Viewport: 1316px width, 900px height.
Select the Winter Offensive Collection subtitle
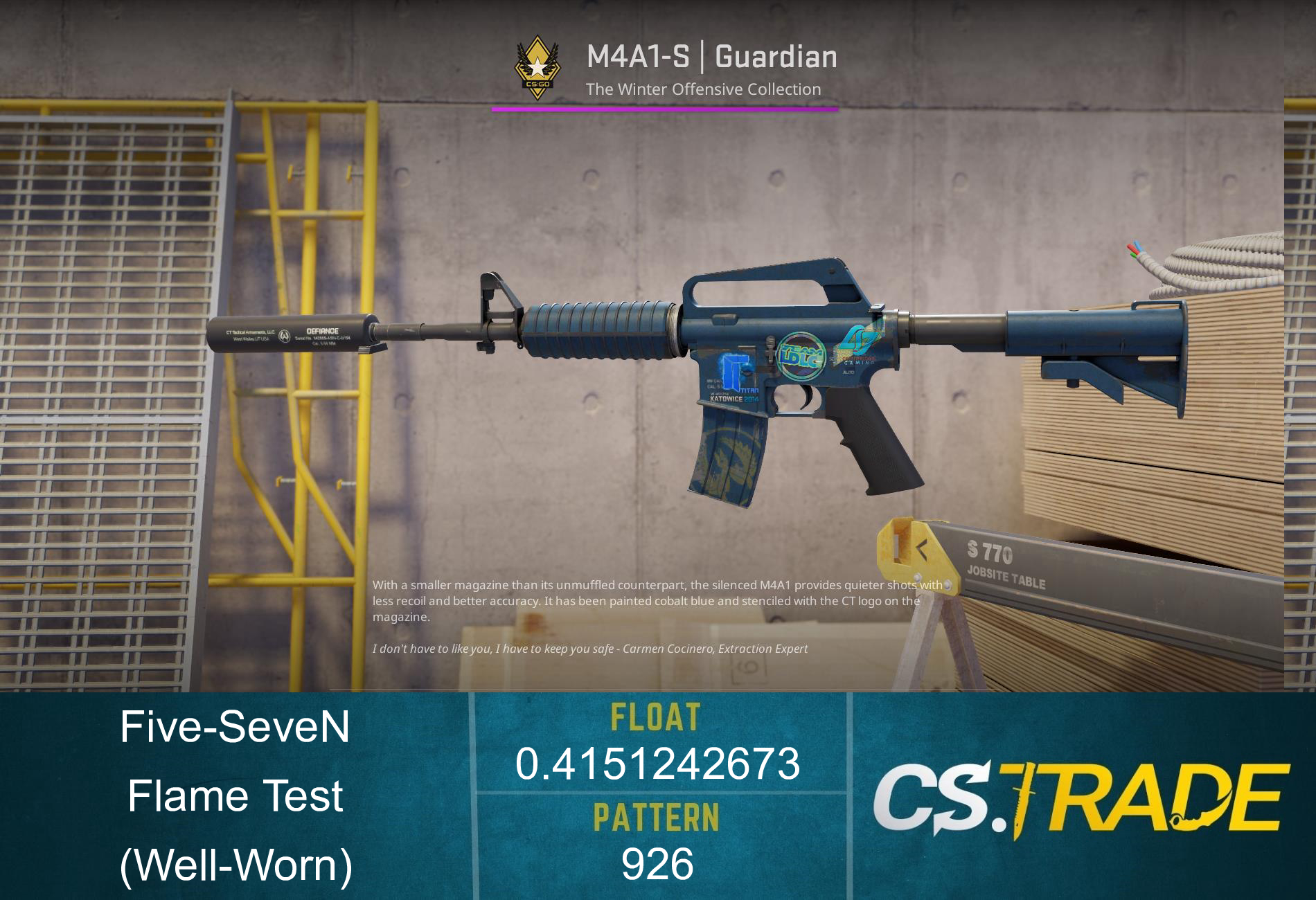click(x=702, y=89)
